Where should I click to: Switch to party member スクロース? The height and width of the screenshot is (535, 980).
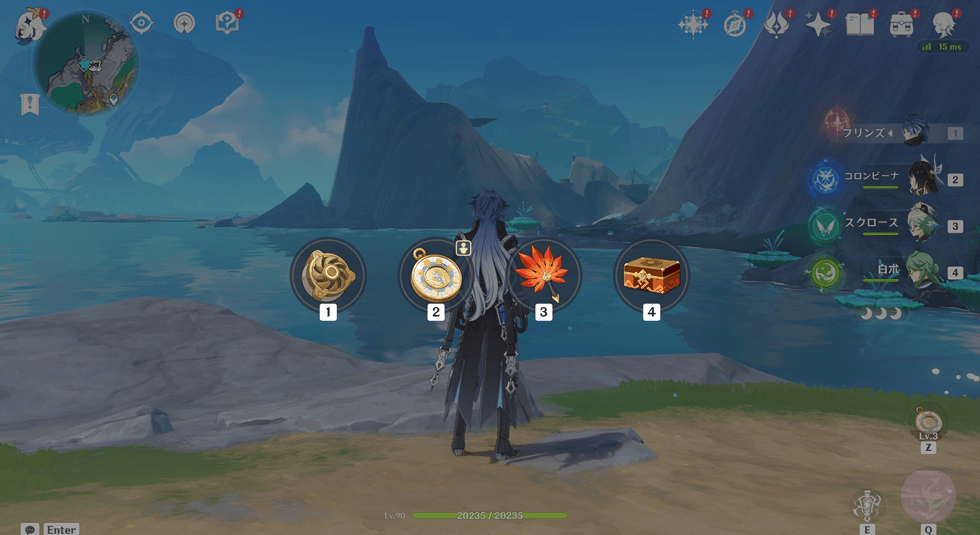921,226
